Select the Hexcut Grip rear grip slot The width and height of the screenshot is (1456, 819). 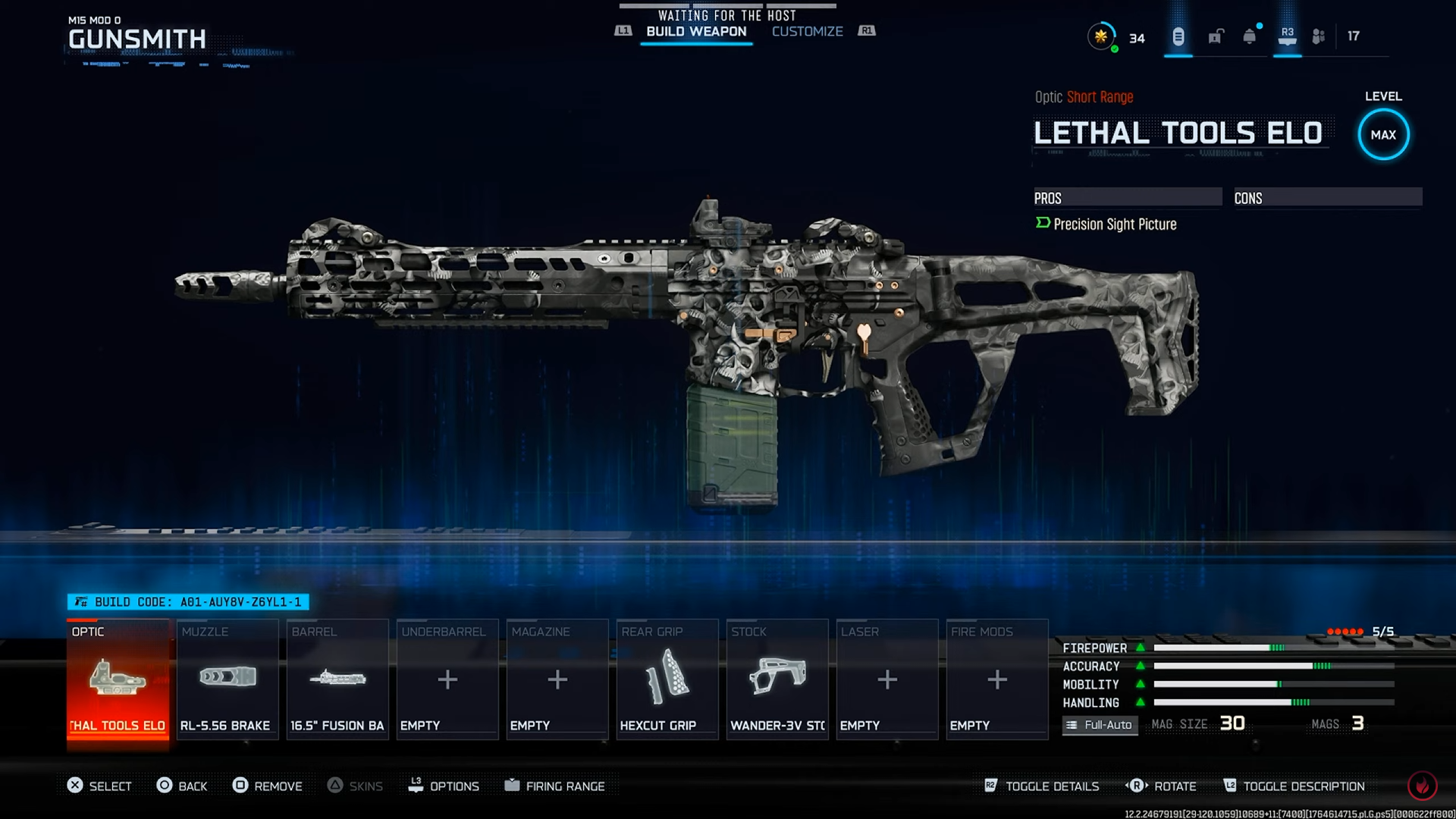click(667, 680)
